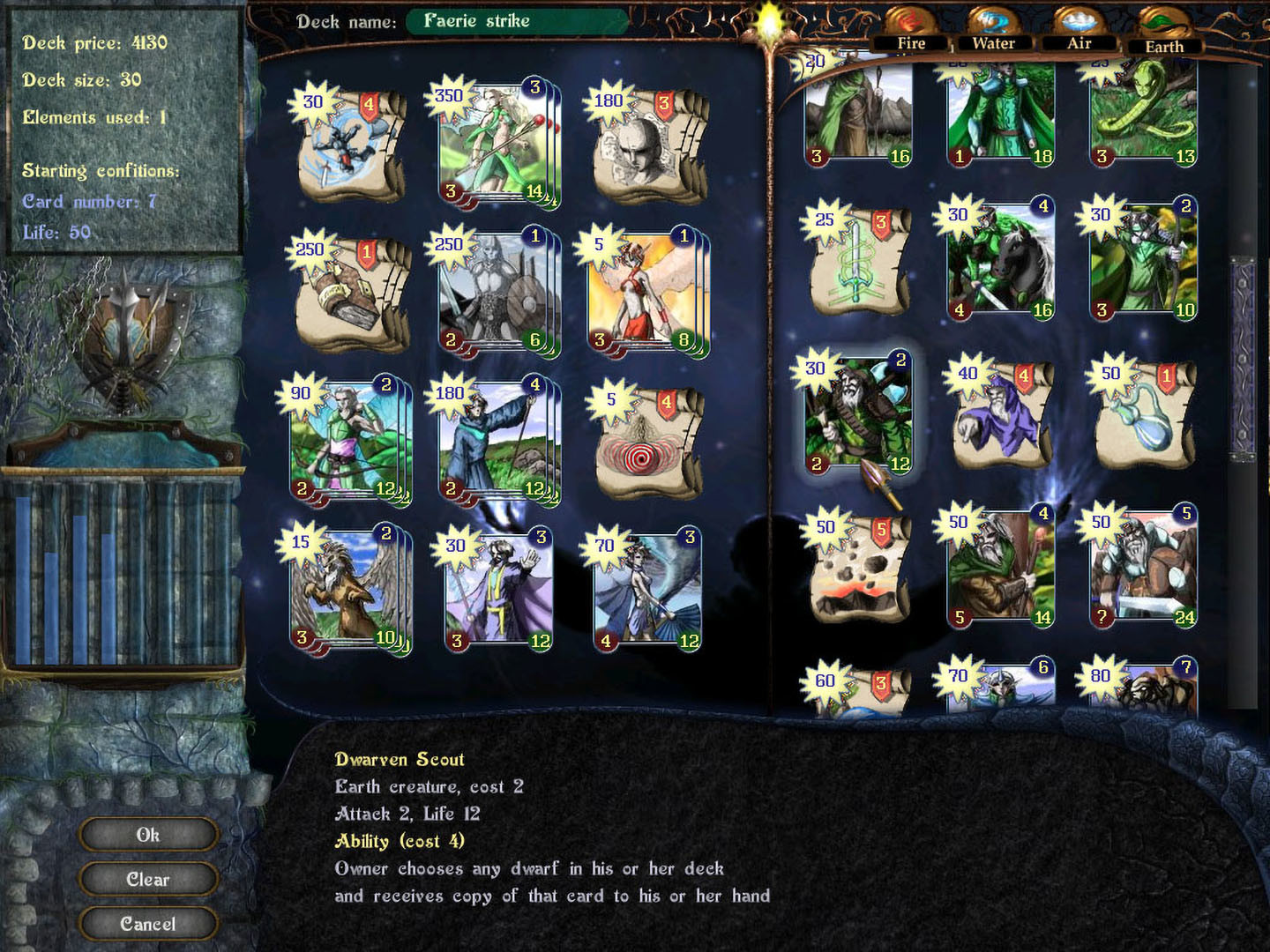Edit the deck name 'Faerie strike'
The image size is (1270, 952).
tap(517, 21)
